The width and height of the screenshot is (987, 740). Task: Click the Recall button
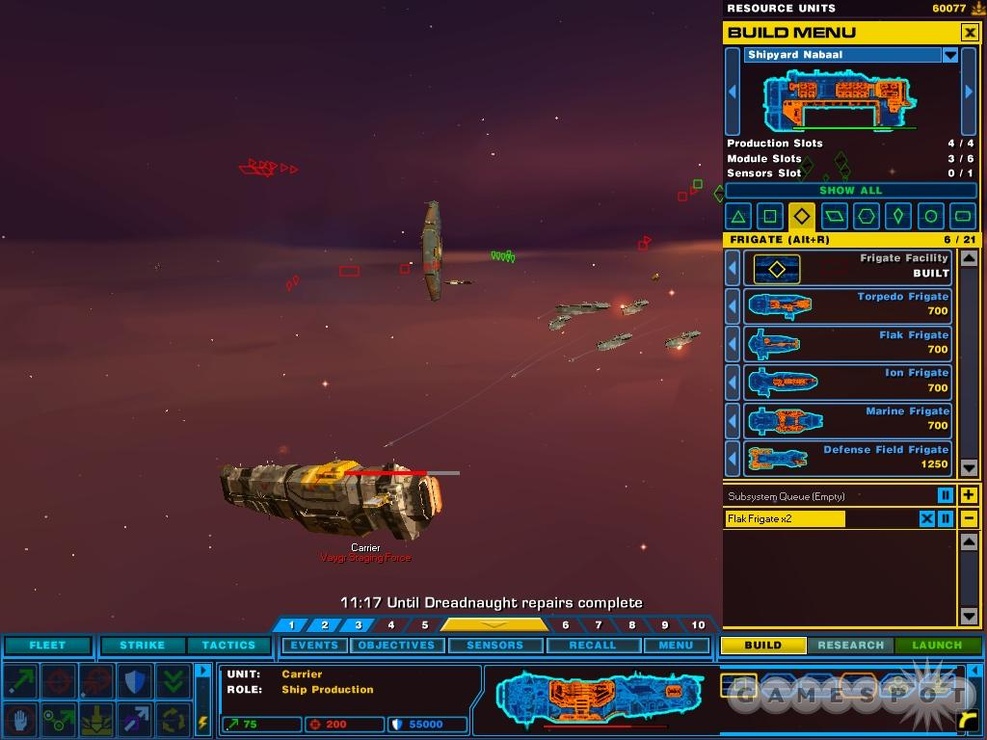[592, 645]
